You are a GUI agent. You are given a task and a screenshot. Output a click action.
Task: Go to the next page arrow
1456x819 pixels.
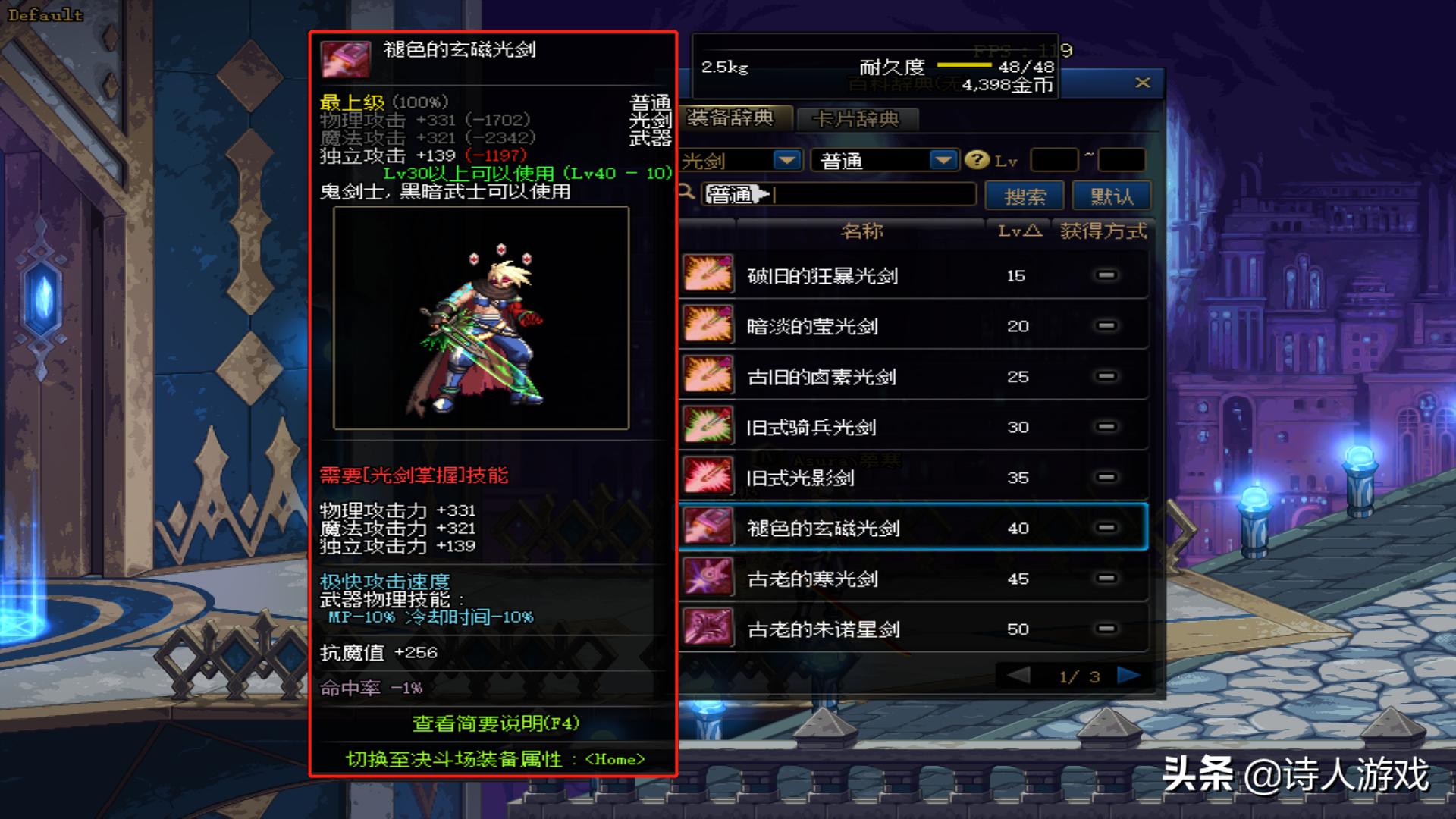1128,676
